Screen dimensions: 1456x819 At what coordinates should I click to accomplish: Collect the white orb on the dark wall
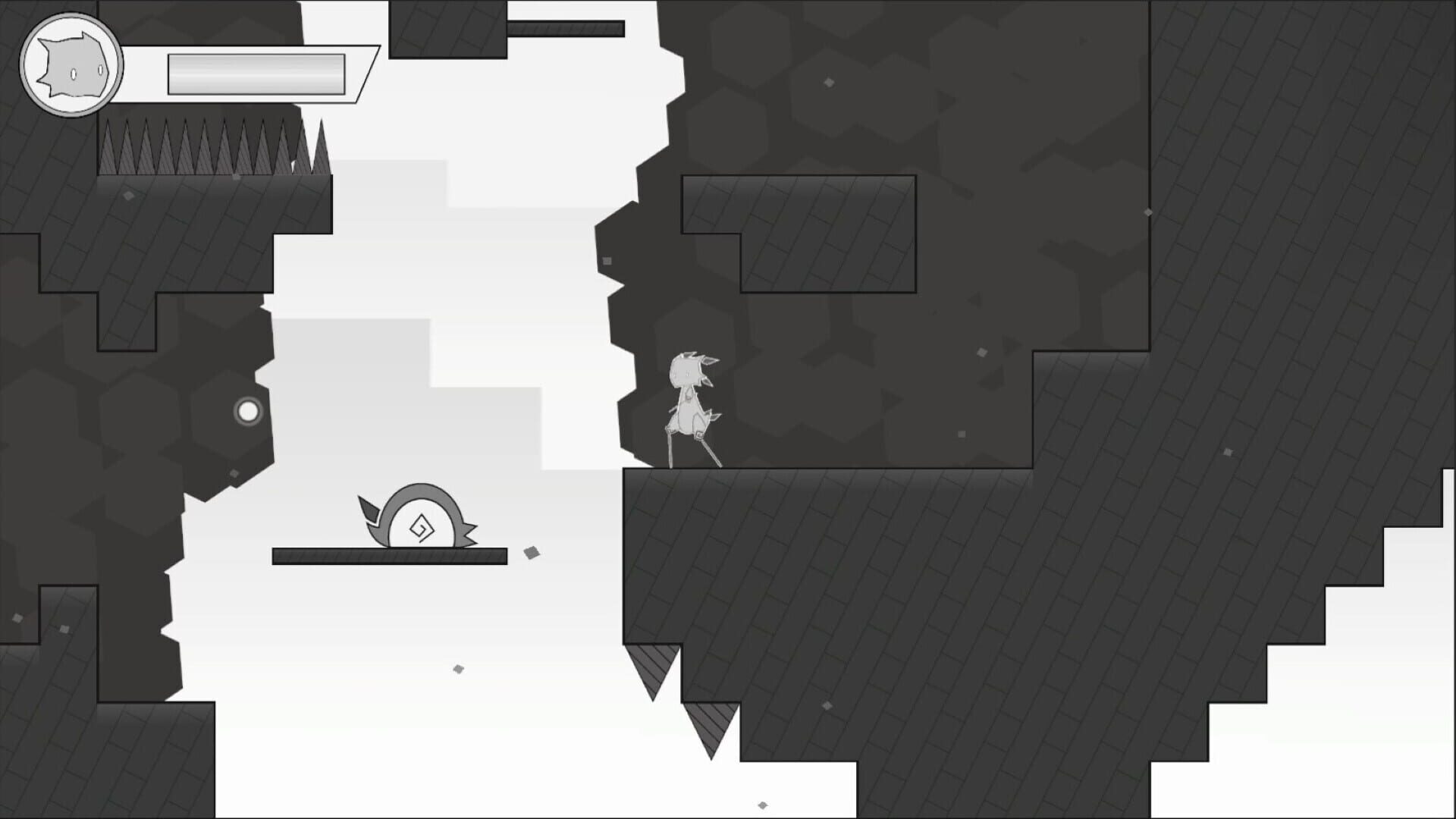pos(248,411)
